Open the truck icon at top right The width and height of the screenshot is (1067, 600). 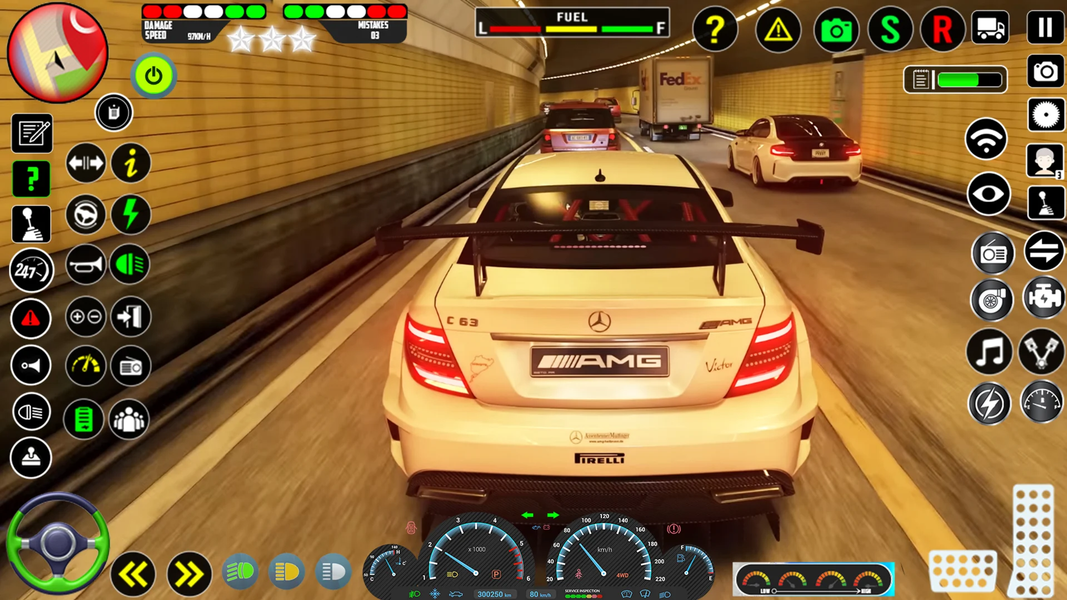[x=991, y=28]
